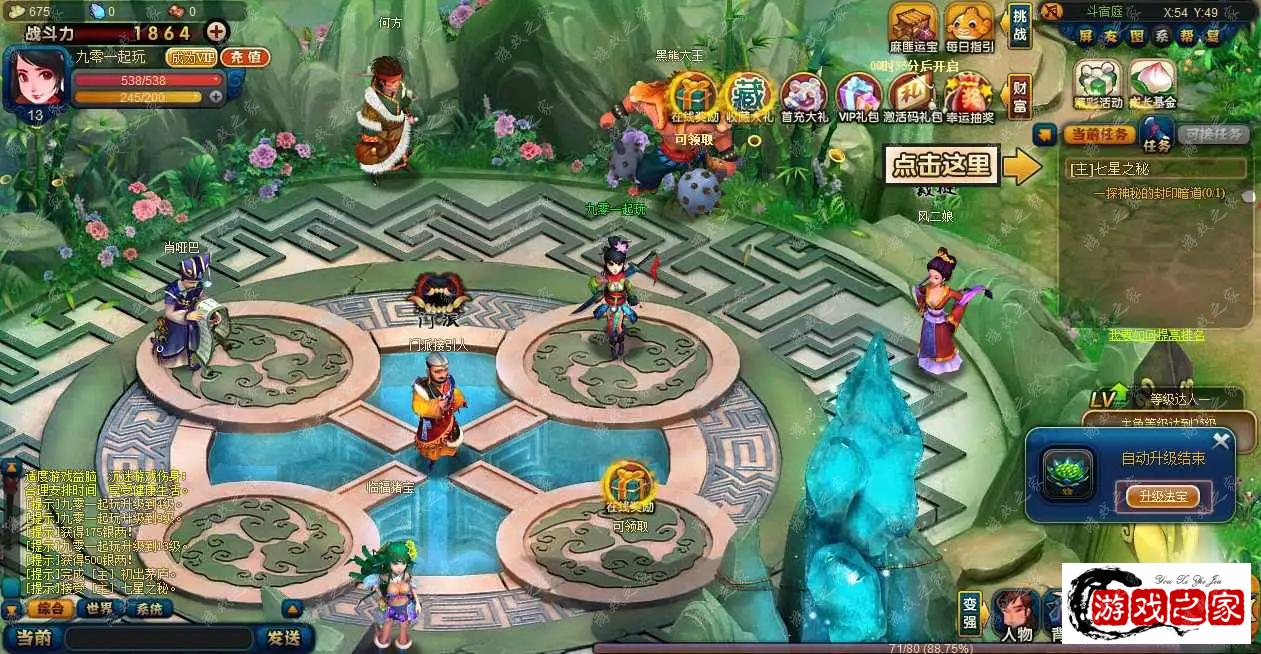This screenshot has width=1261, height=654.
Task: Claim the 在线奖励 gift in the top icon row
Action: (693, 97)
